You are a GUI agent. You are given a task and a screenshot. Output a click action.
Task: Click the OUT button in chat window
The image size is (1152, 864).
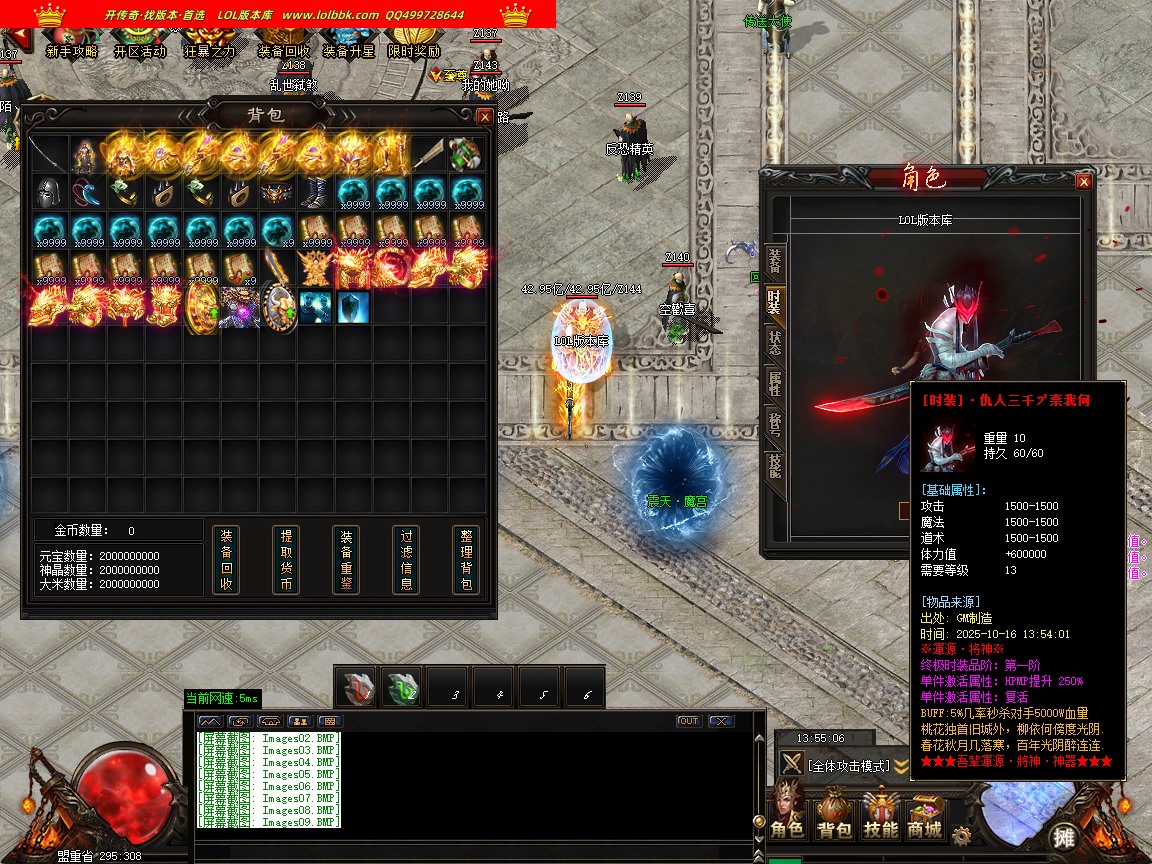688,721
